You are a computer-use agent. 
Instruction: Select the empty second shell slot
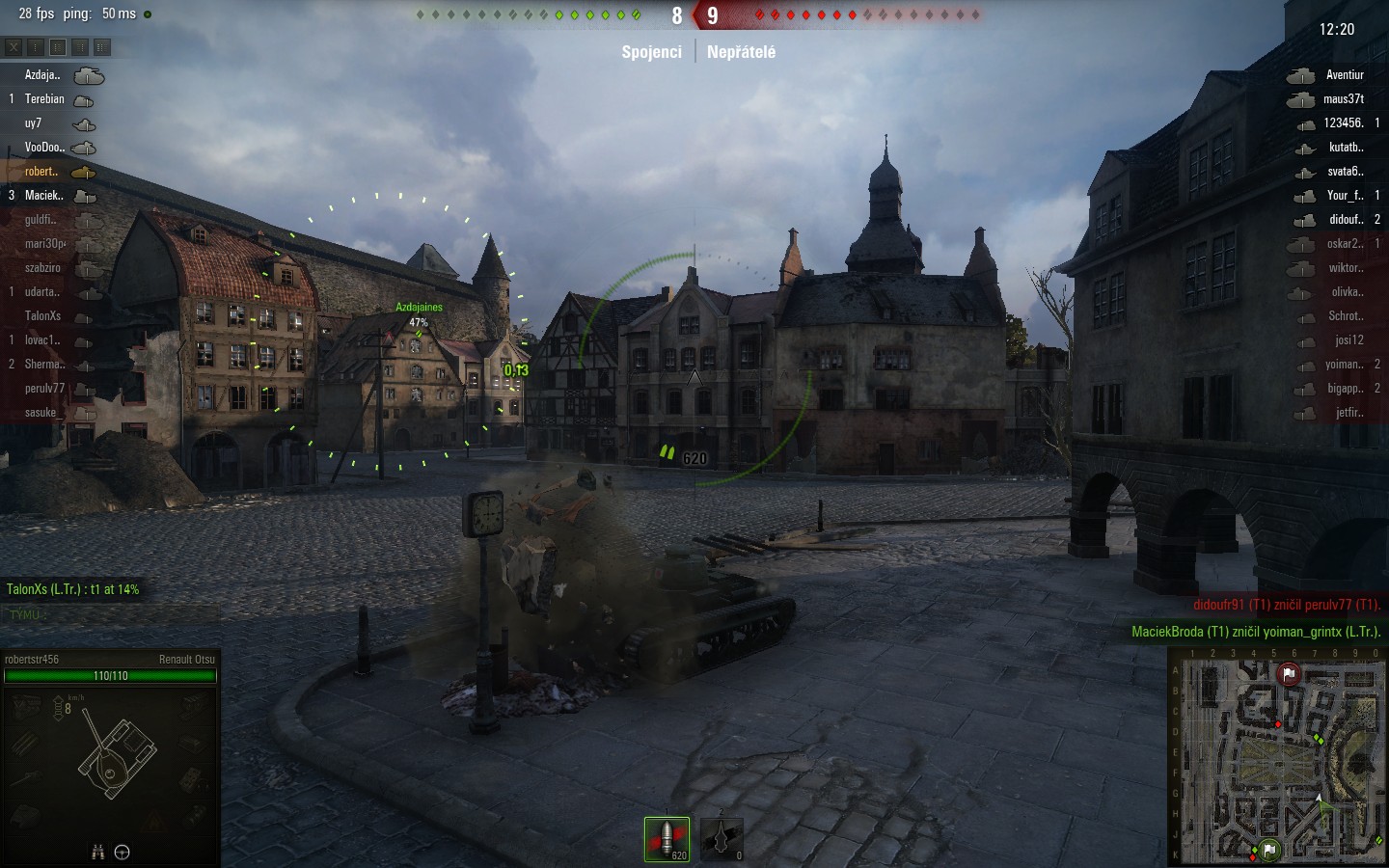coord(722,838)
